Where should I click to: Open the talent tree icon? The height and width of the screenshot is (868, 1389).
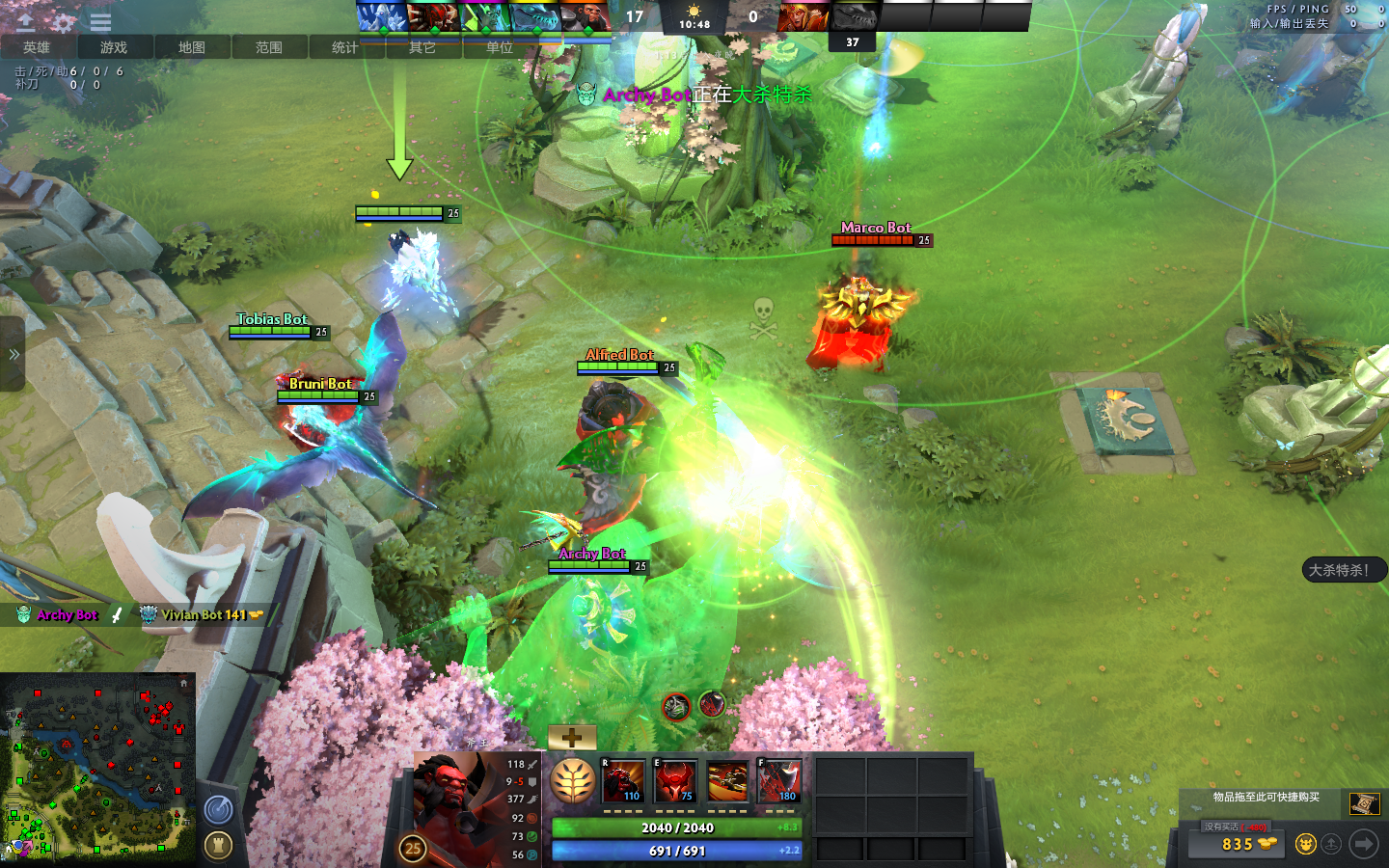[x=572, y=781]
